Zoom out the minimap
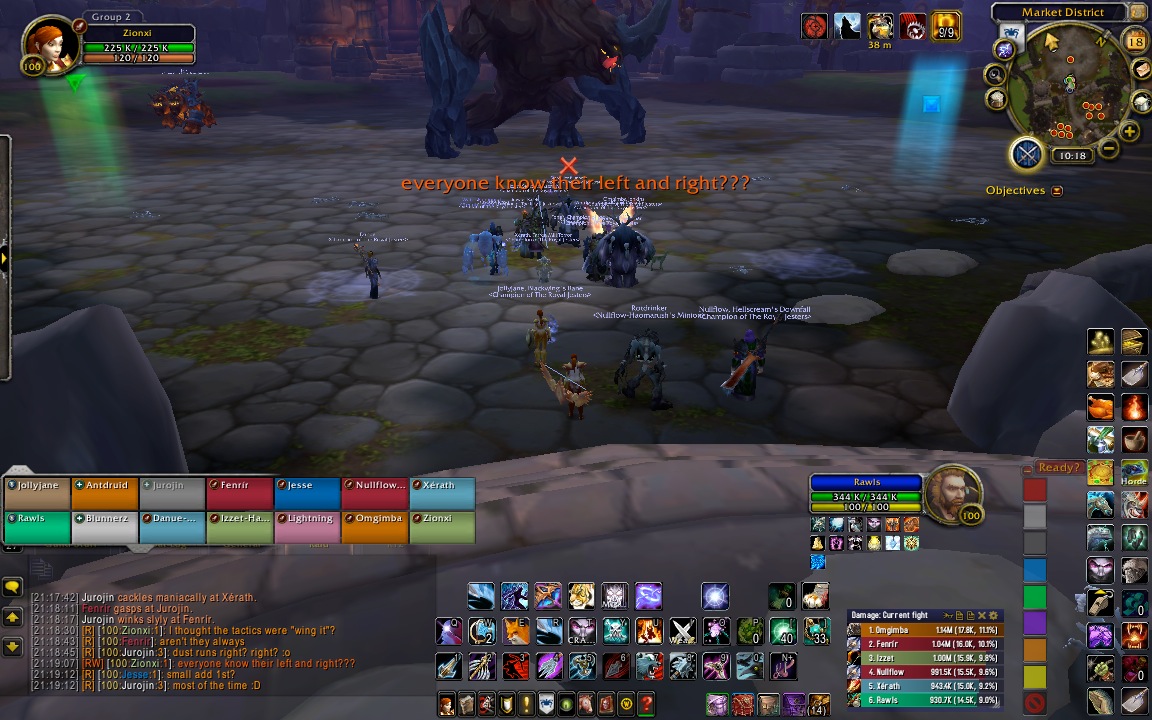 pyautogui.click(x=1108, y=150)
